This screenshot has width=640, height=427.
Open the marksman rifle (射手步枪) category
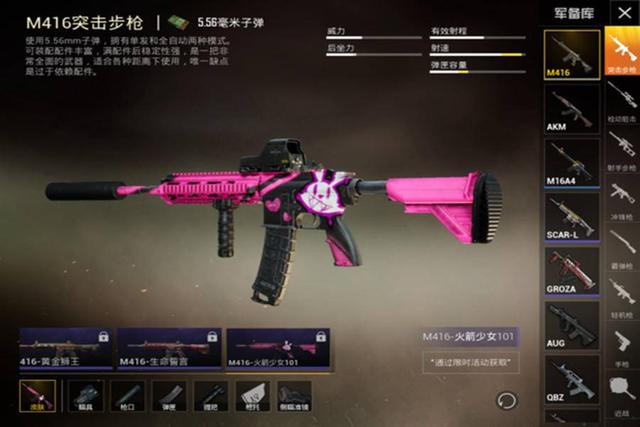point(621,148)
